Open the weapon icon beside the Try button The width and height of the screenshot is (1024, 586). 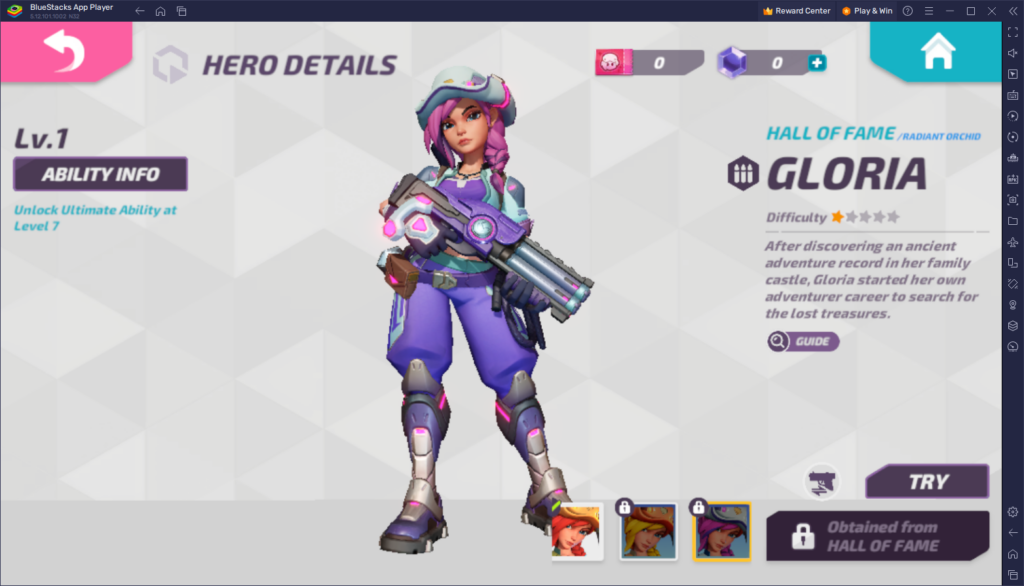pyautogui.click(x=822, y=481)
